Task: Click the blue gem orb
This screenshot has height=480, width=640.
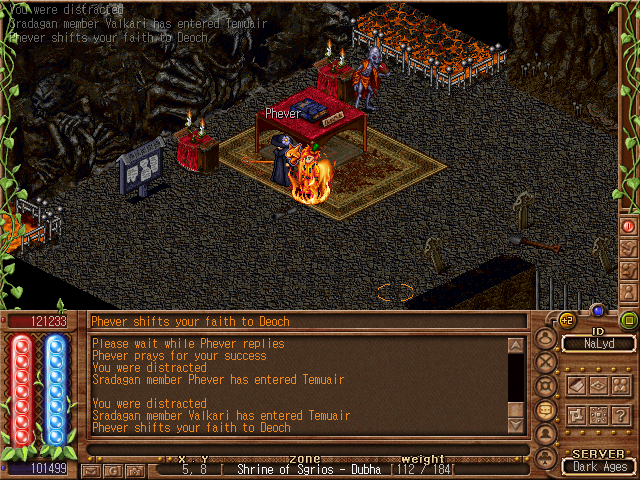Action: coord(598,311)
